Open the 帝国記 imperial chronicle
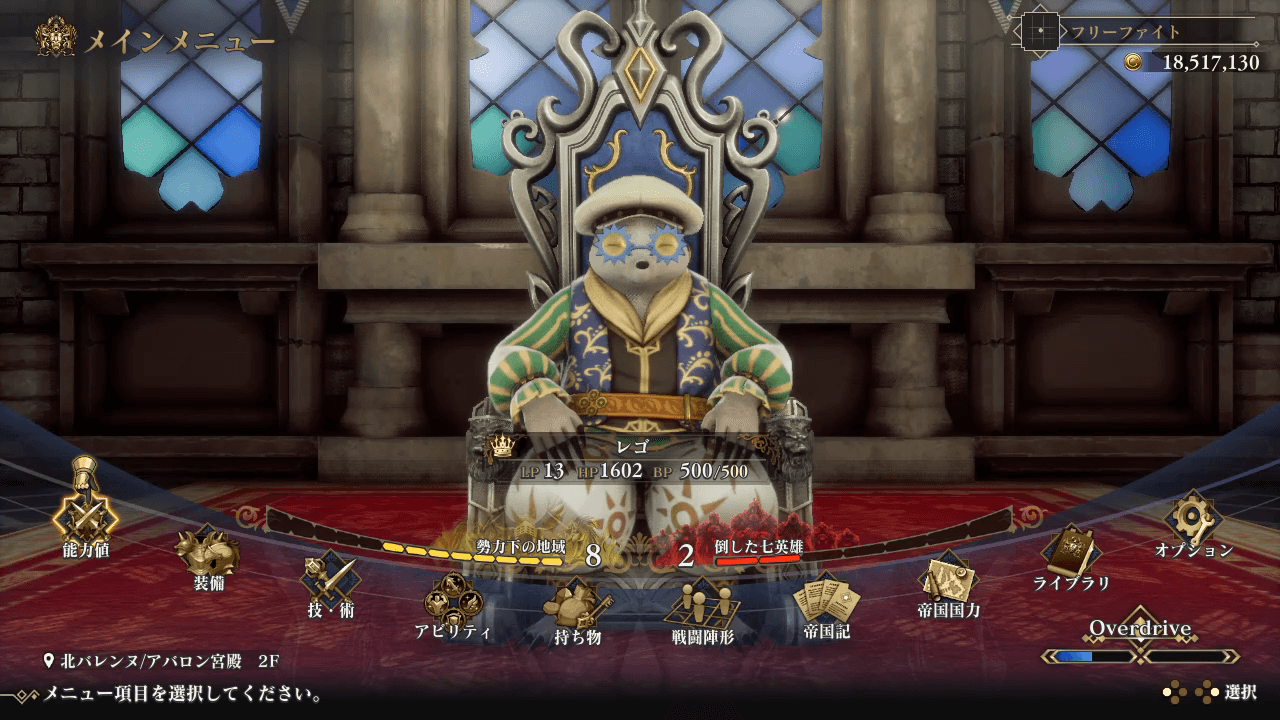The height and width of the screenshot is (720, 1280). click(826, 602)
